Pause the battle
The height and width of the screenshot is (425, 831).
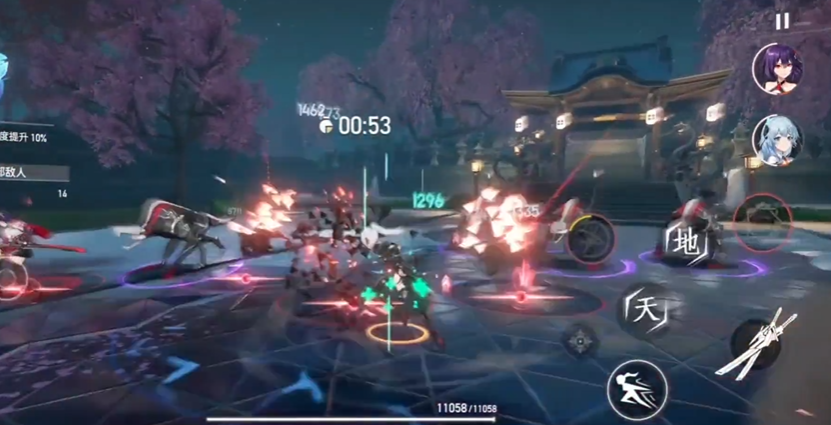pyautogui.click(x=782, y=20)
